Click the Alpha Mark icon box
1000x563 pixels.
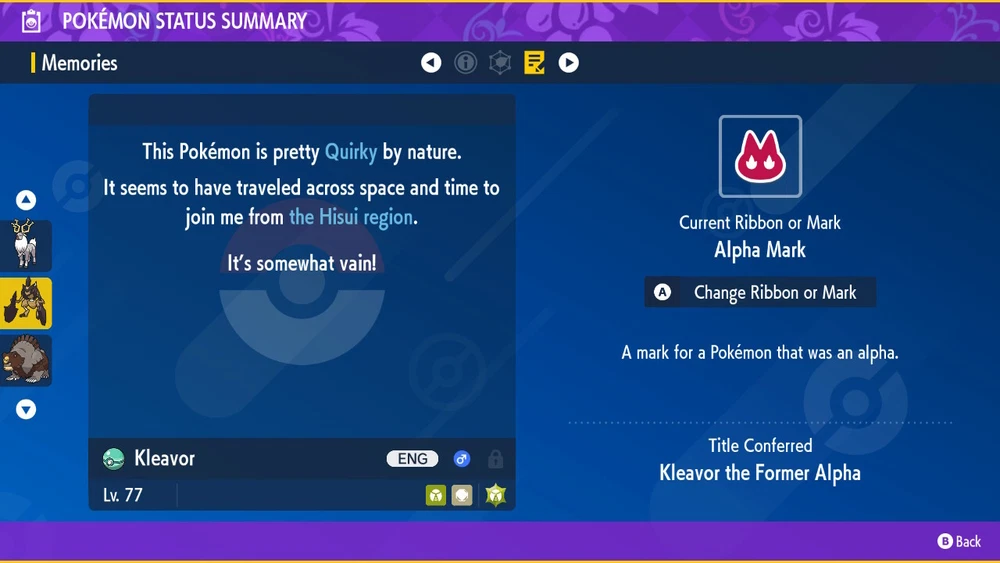coord(760,157)
